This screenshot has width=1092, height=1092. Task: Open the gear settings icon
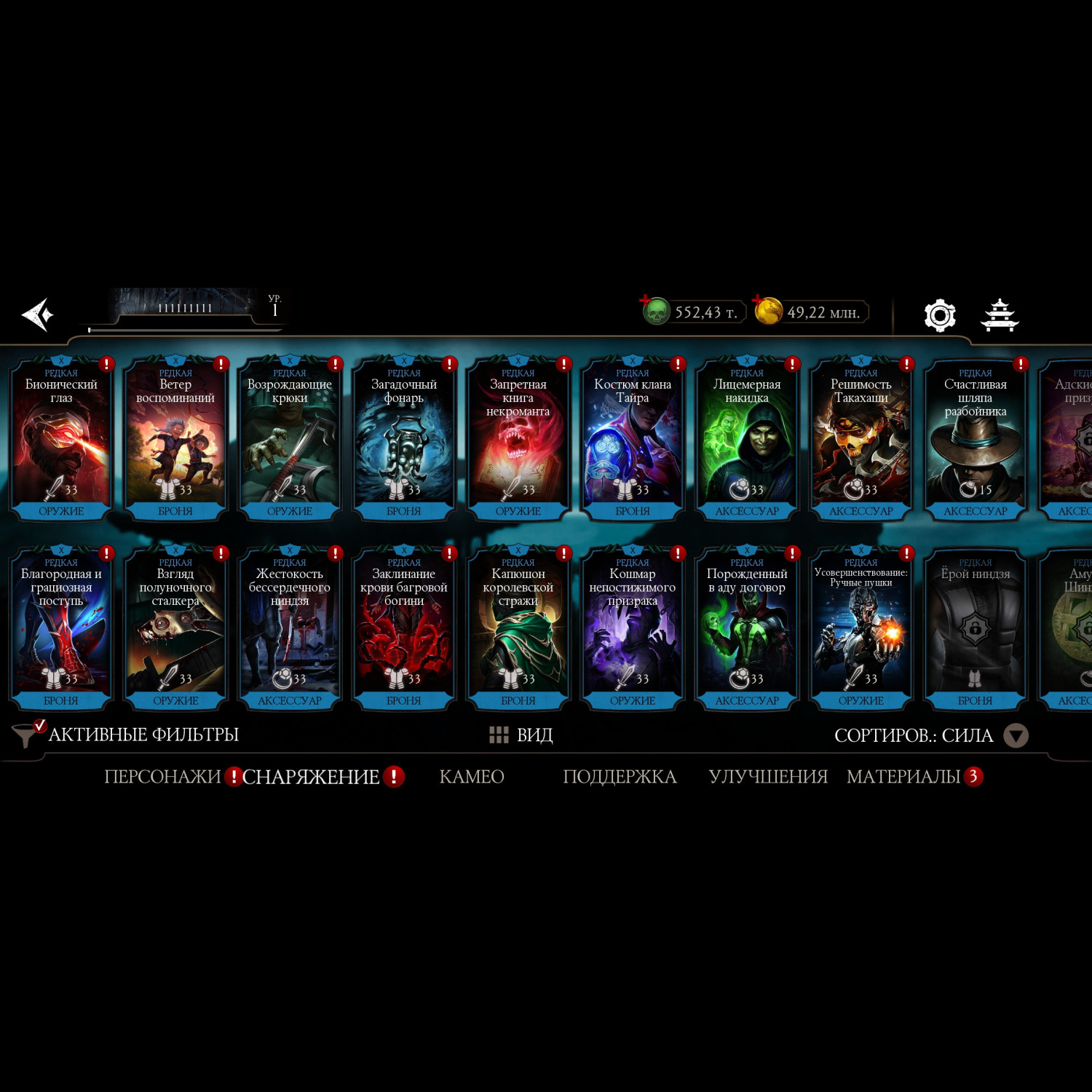click(x=939, y=315)
